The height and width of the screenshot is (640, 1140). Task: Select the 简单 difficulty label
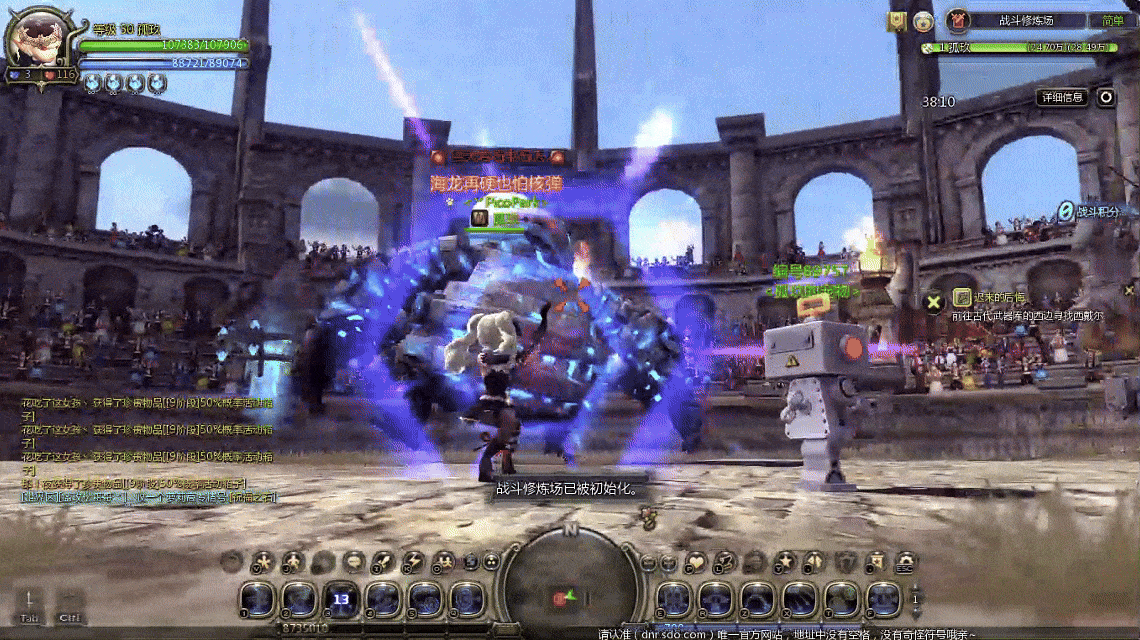(x=1113, y=20)
